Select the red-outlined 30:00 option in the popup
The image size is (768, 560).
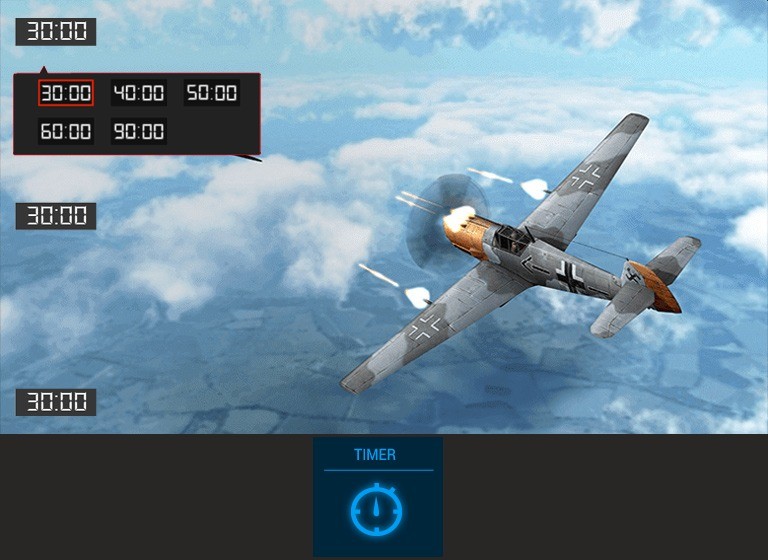[x=66, y=93]
